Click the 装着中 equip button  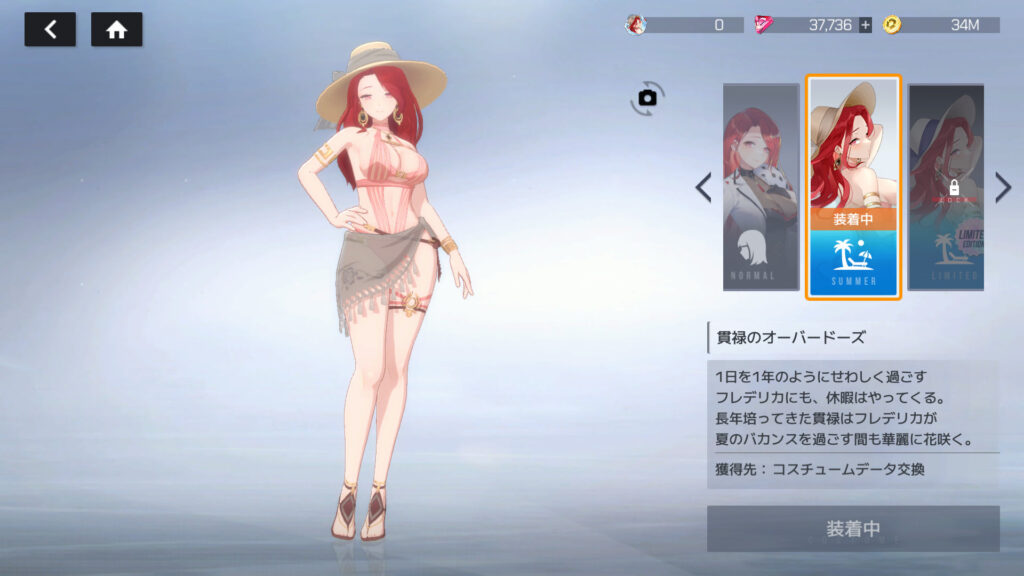tap(853, 528)
